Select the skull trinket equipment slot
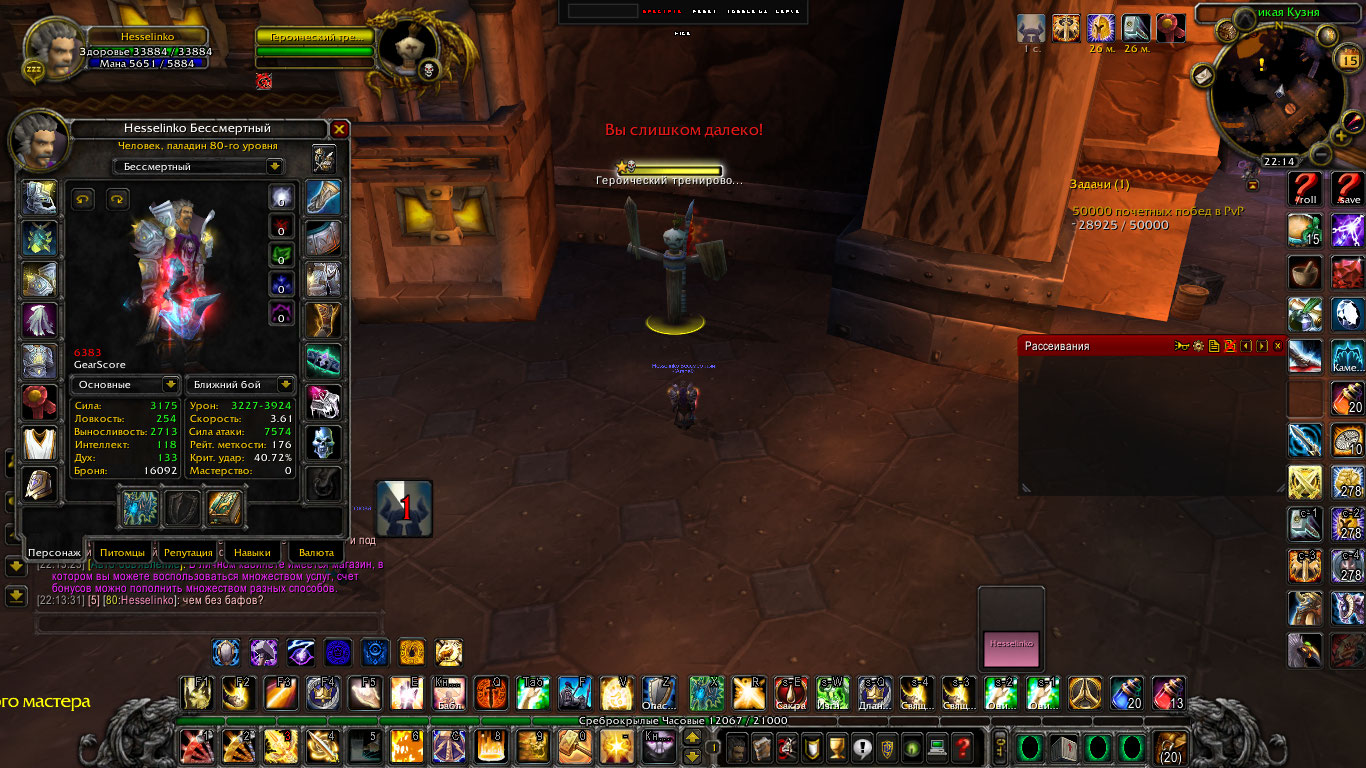This screenshot has width=1366, height=768. [323, 443]
